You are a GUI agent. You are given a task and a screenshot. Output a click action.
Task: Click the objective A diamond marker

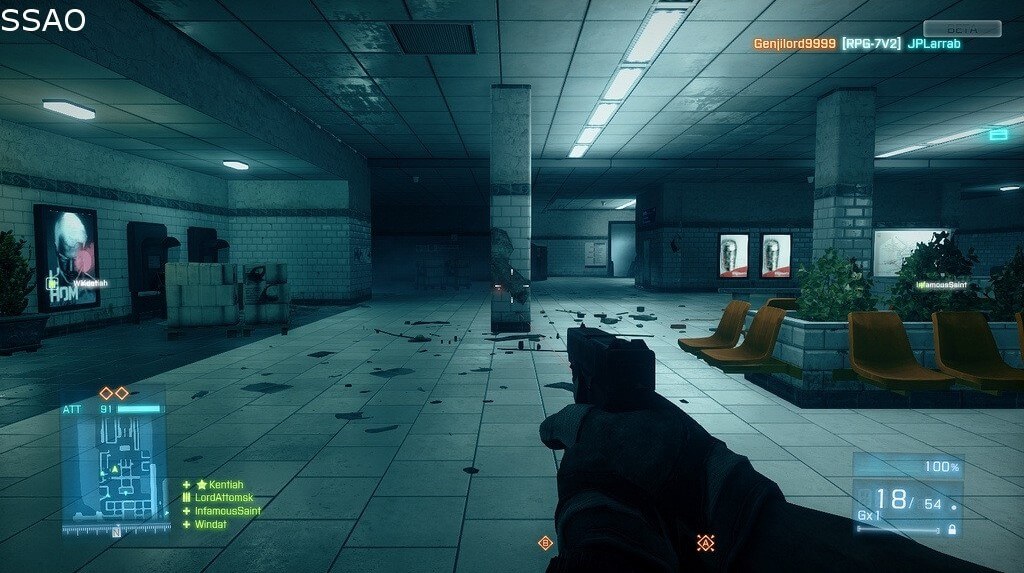705,543
